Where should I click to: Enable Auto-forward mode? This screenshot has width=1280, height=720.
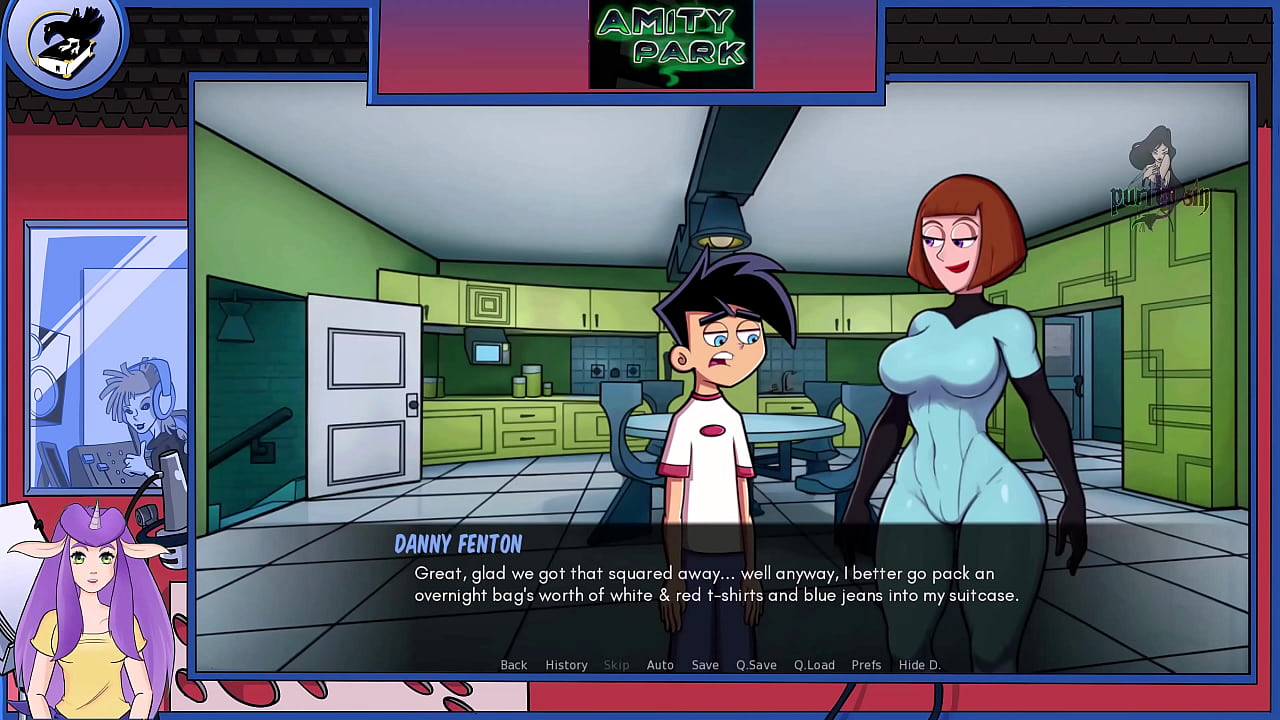[660, 664]
